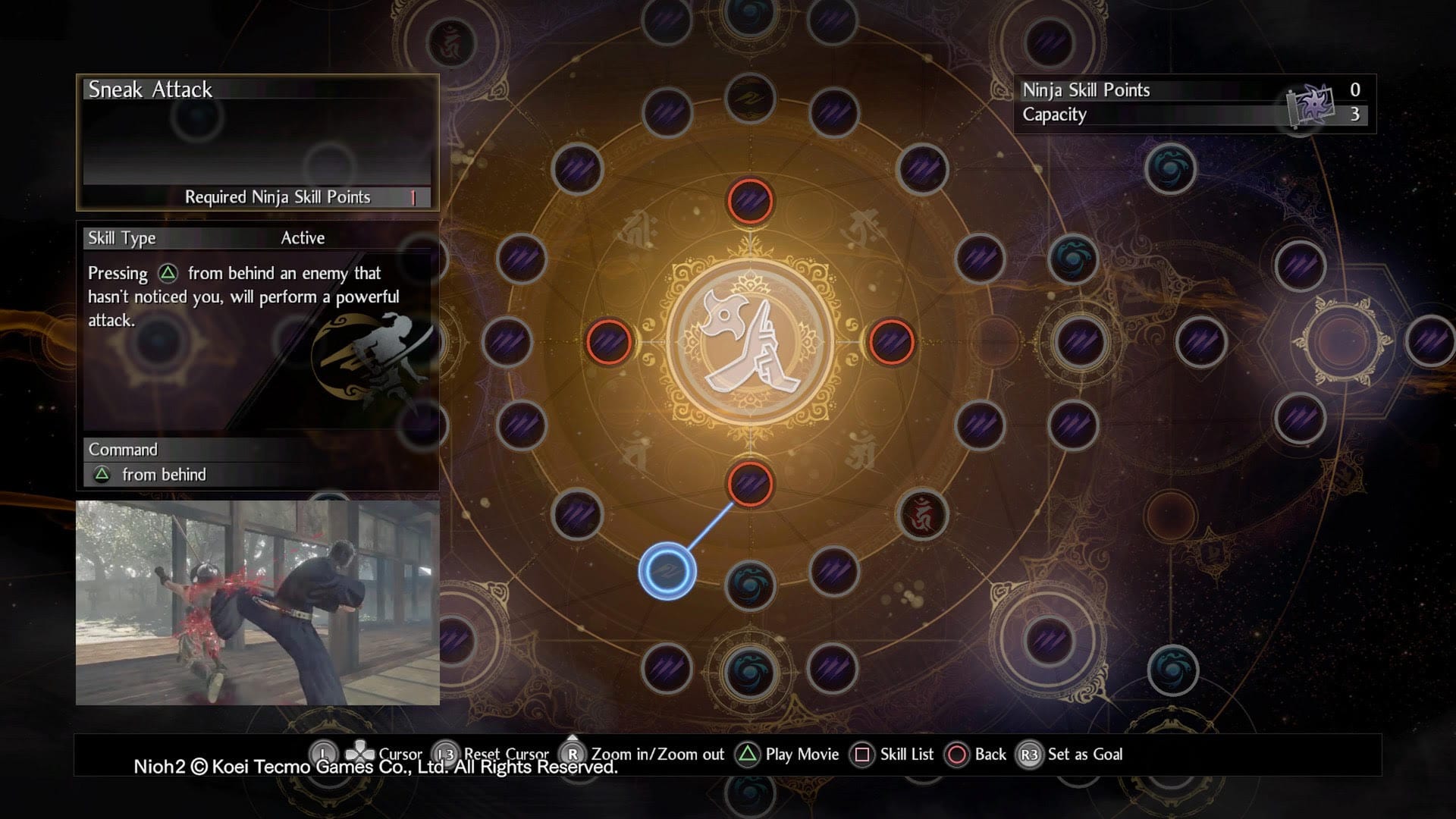Pick the teal swirl node beside the highlighted skill
The image size is (1456, 819).
[750, 585]
